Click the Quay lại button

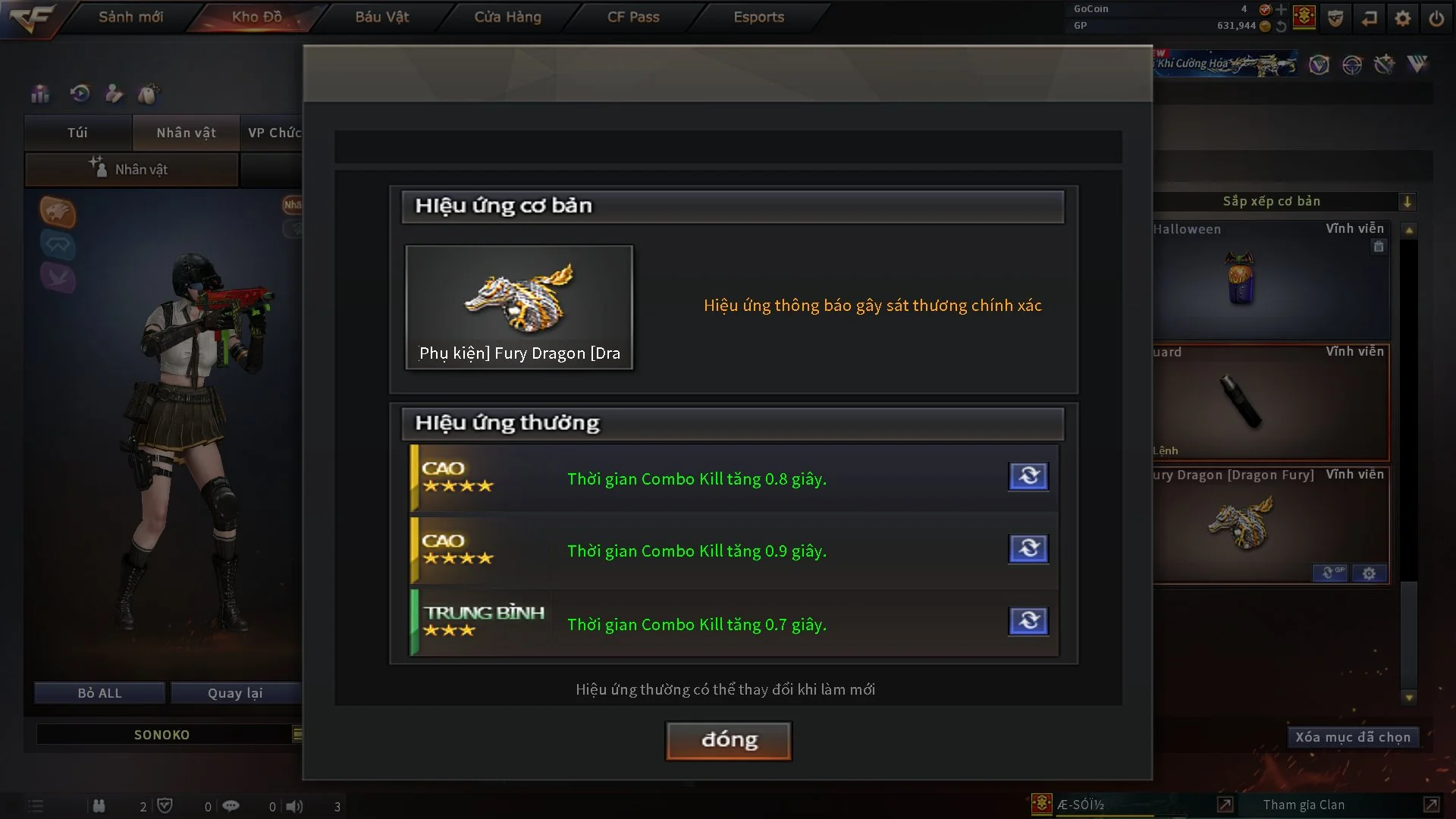(235, 693)
